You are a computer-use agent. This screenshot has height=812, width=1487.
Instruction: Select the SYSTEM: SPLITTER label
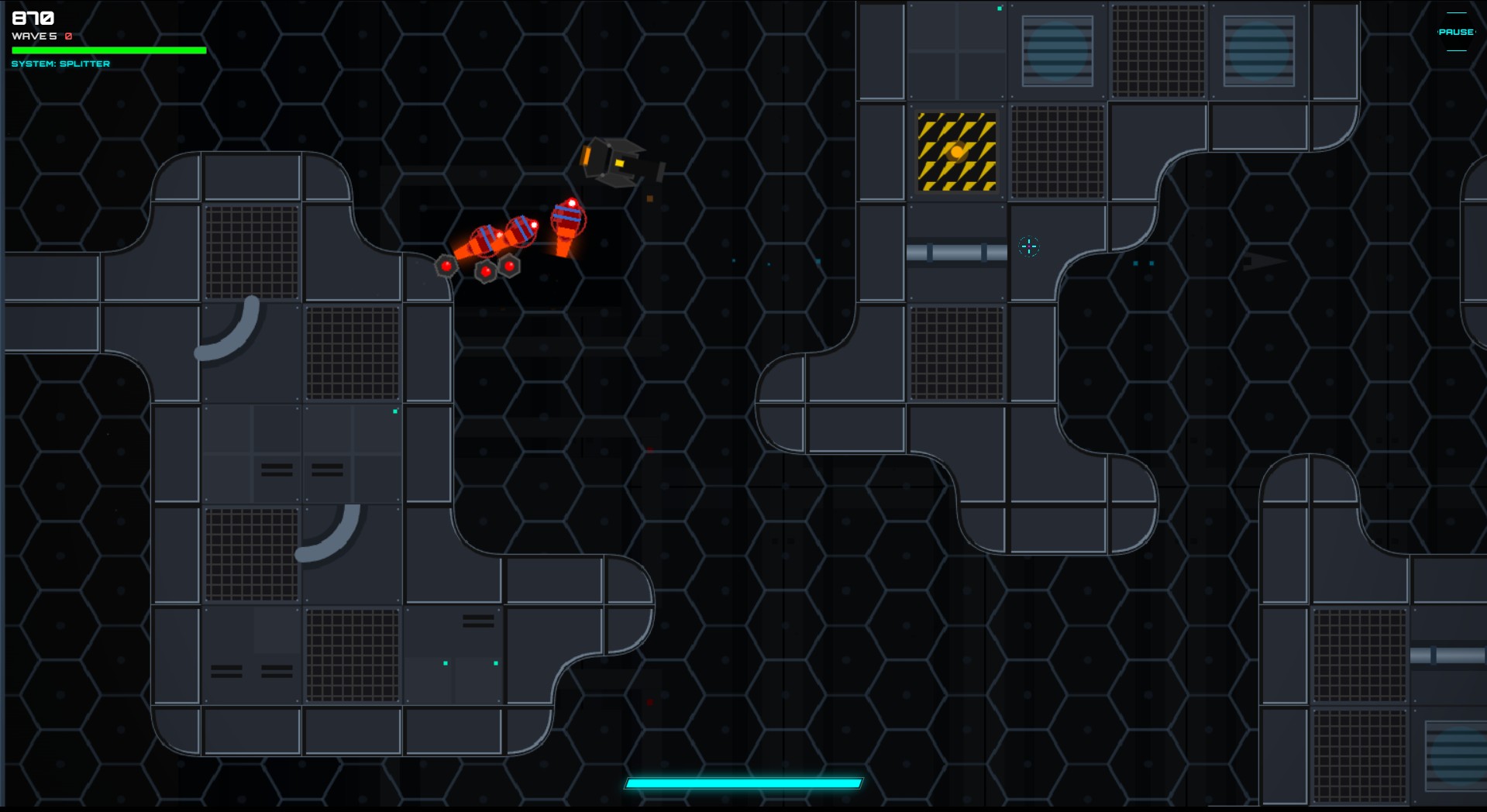click(x=60, y=64)
